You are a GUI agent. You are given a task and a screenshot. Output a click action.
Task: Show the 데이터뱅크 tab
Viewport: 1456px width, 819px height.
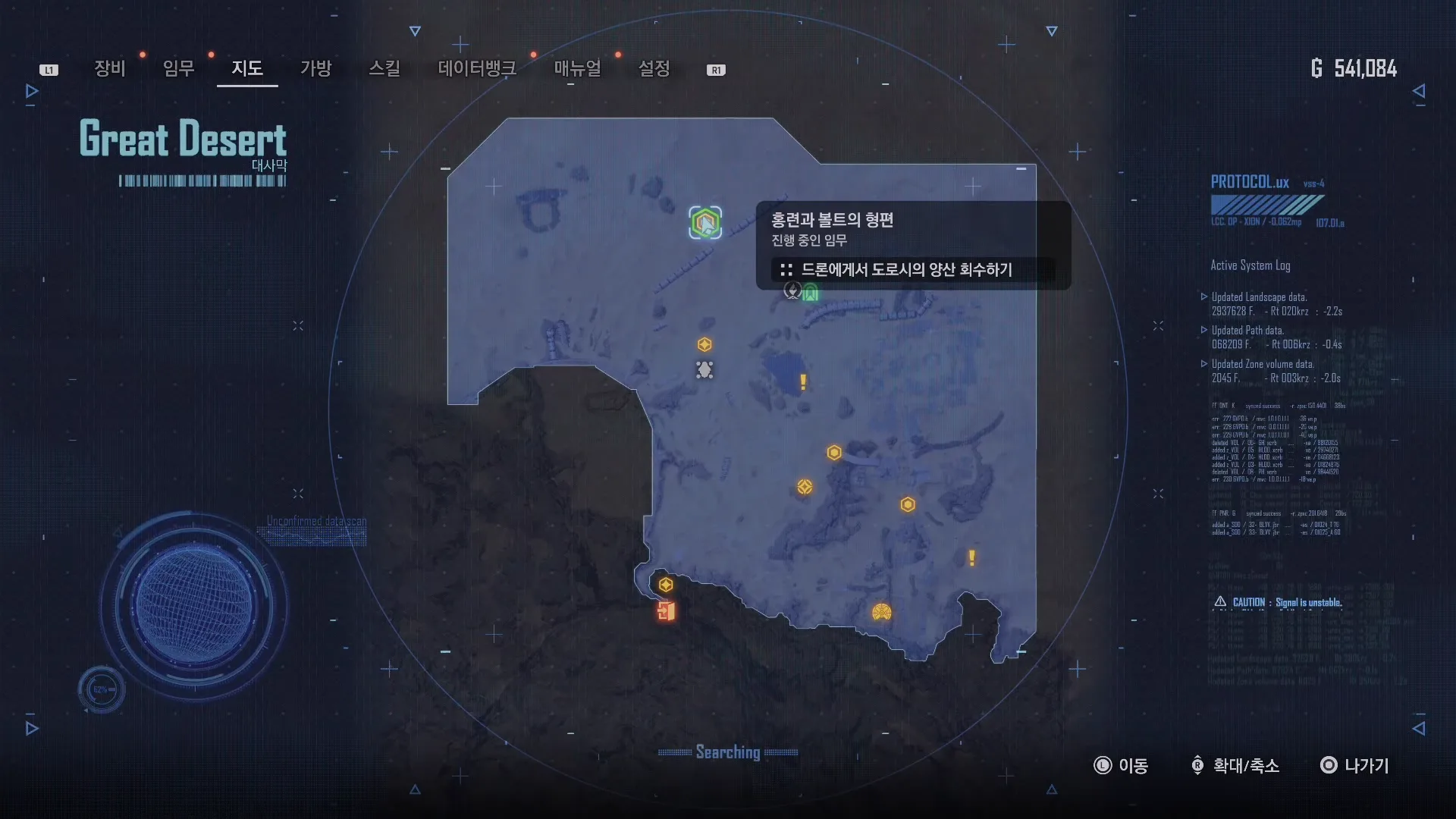pos(477,69)
